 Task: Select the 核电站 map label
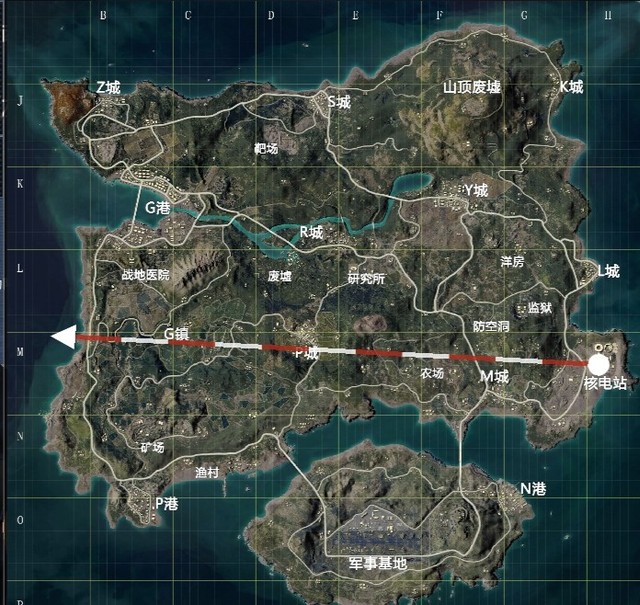tap(605, 384)
